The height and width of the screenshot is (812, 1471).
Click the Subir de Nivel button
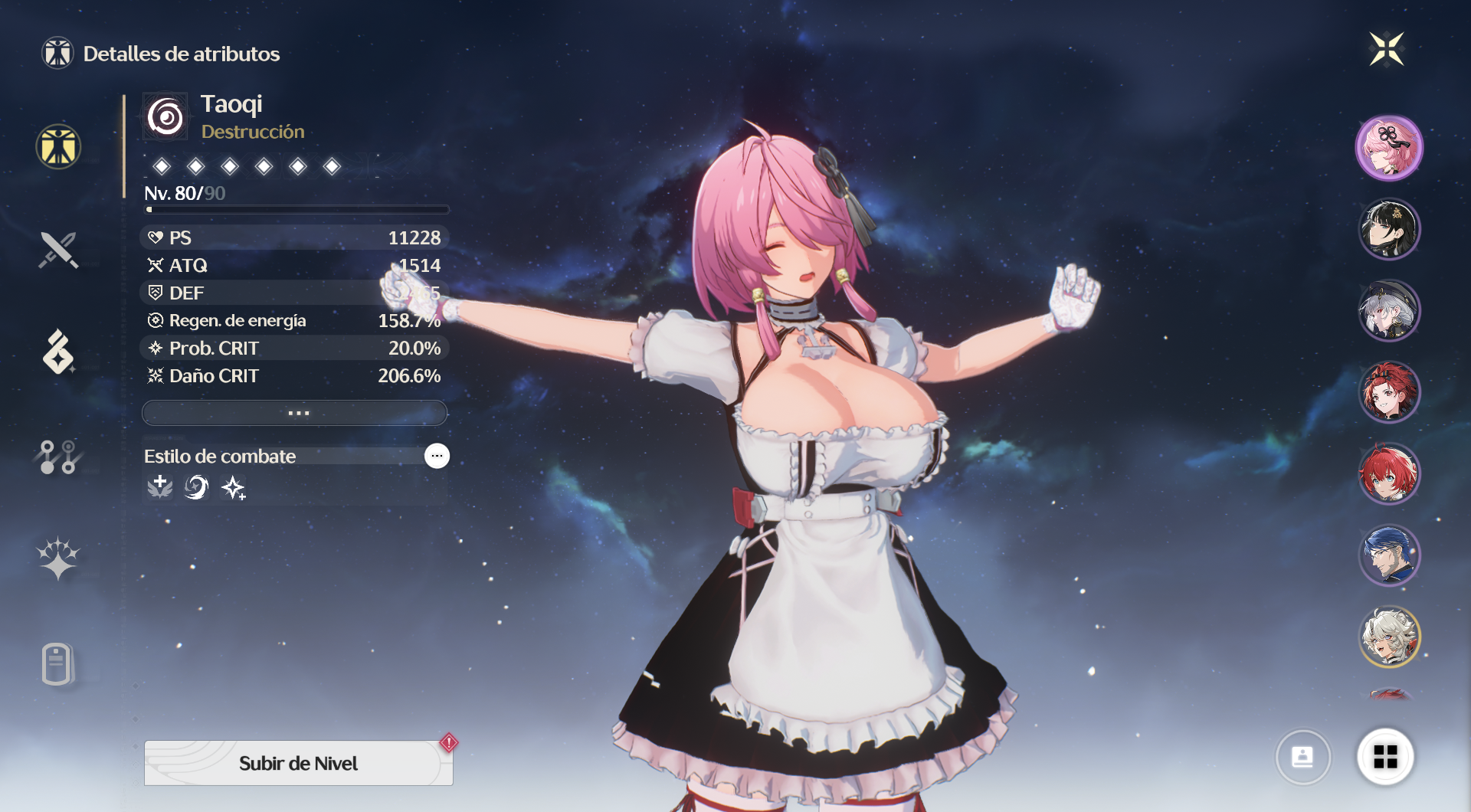coord(298,763)
